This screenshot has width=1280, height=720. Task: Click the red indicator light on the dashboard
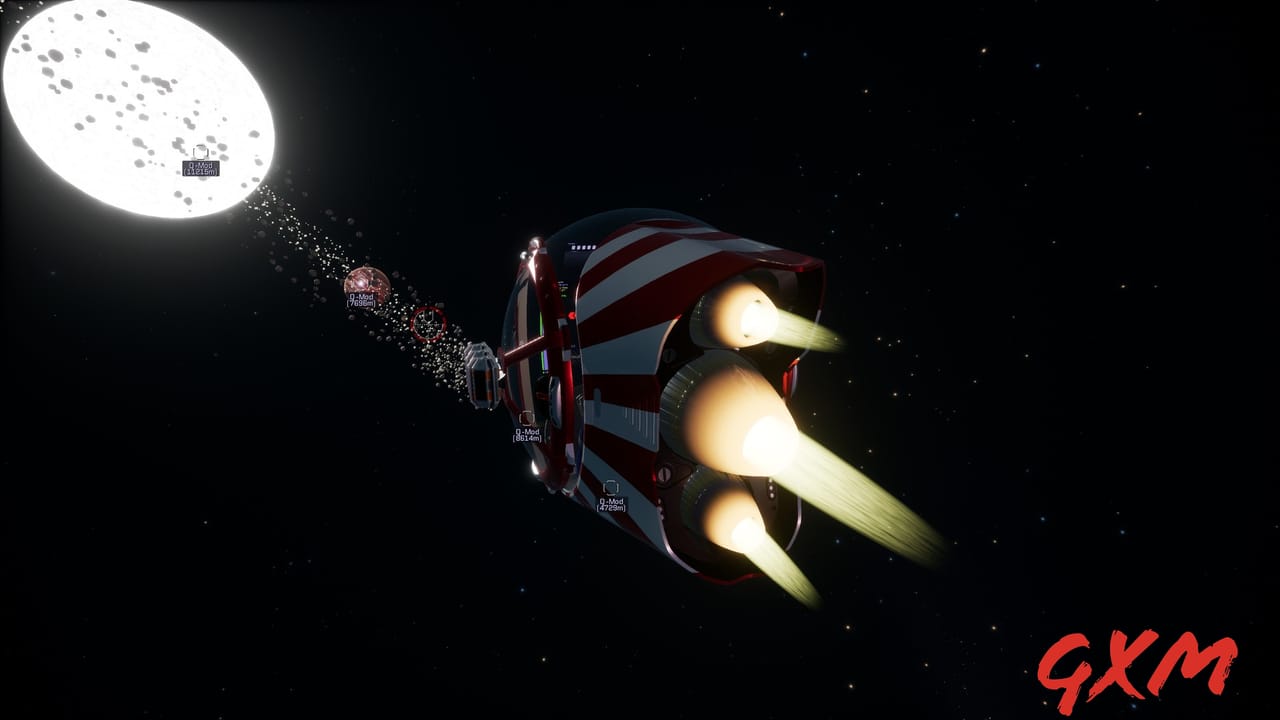coord(571,314)
